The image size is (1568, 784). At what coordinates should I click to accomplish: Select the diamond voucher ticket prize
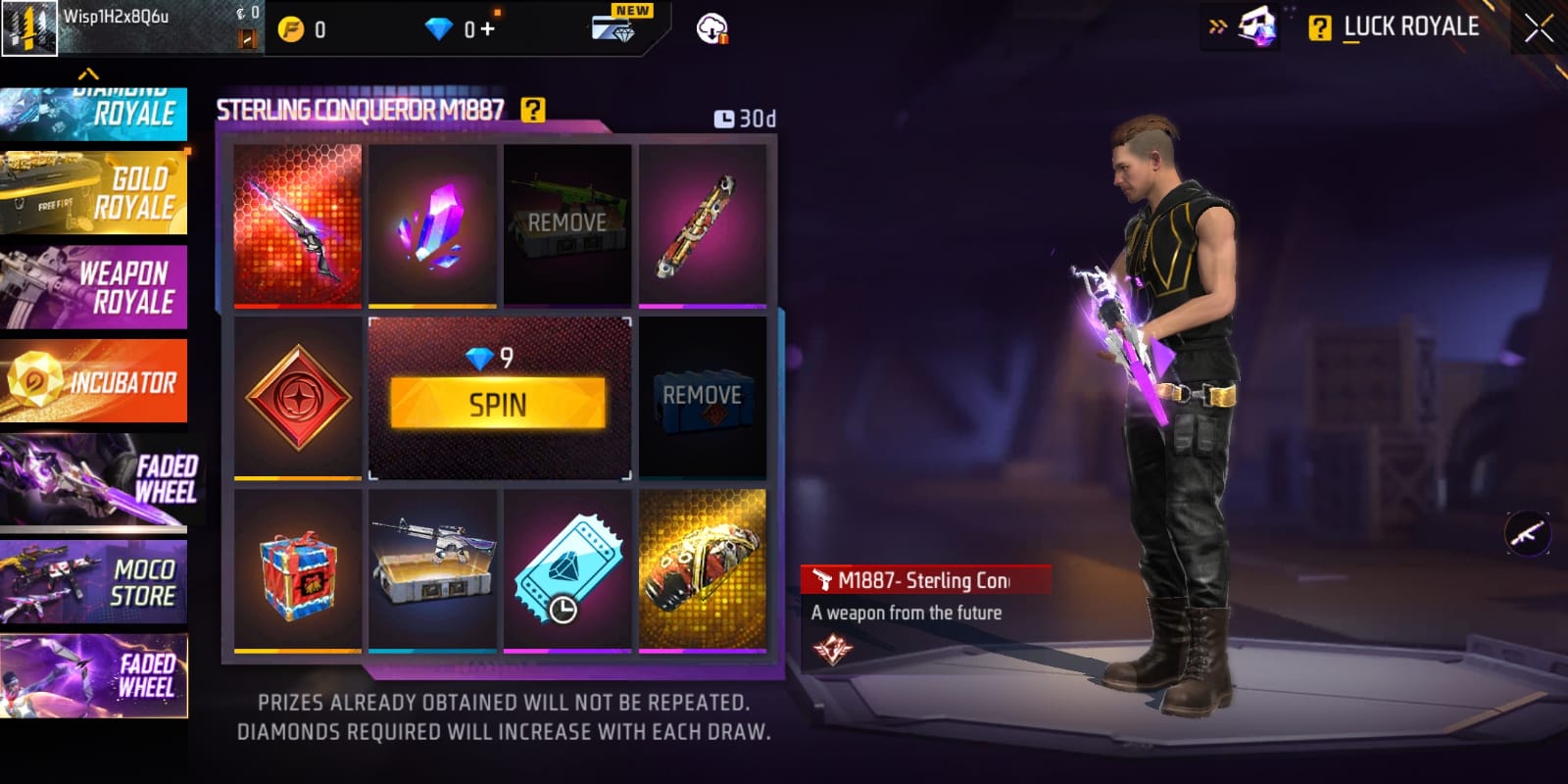pos(567,570)
